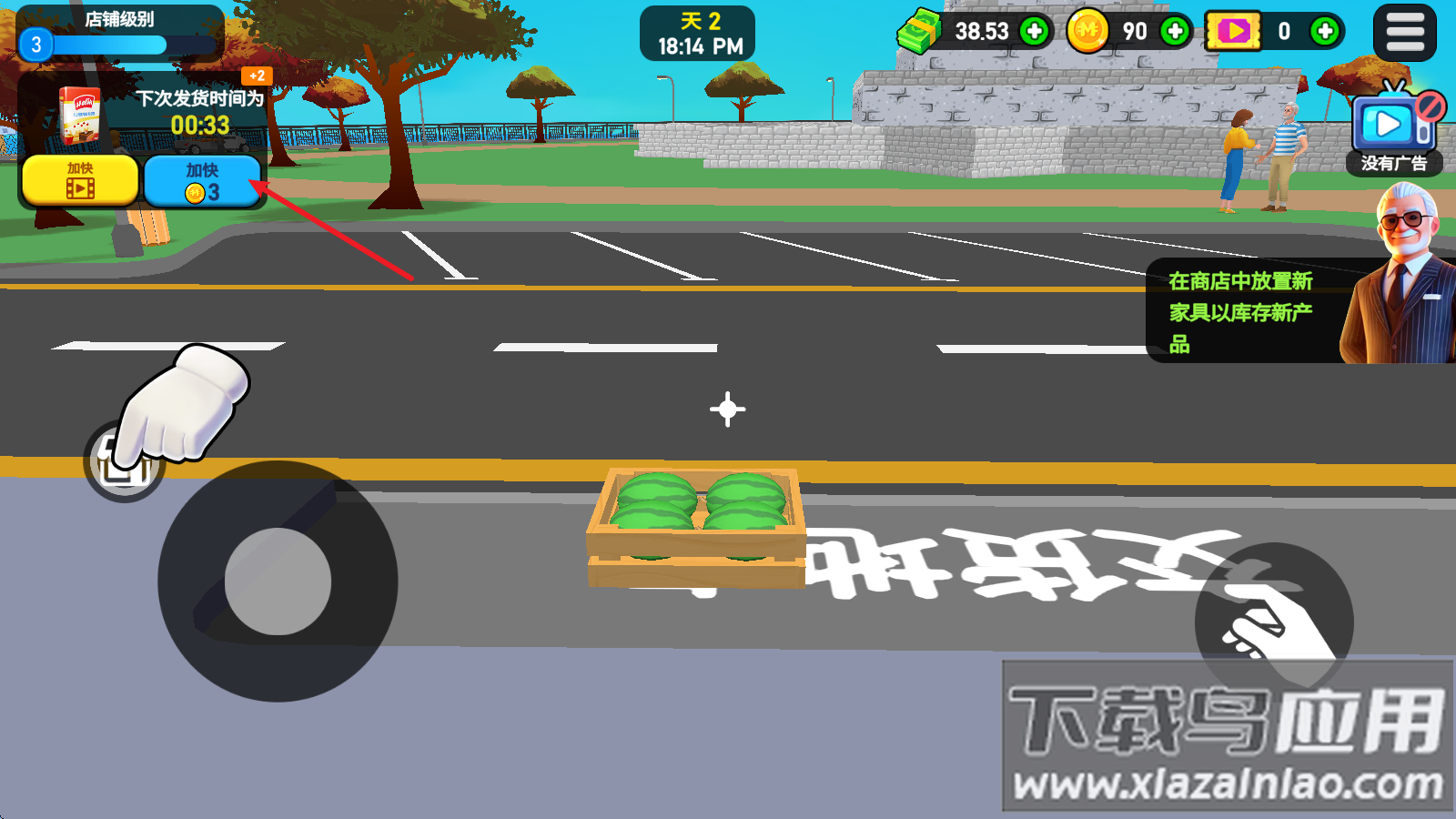1456x819 pixels.
Task: Add gold coins with plus button
Action: [x=1175, y=32]
